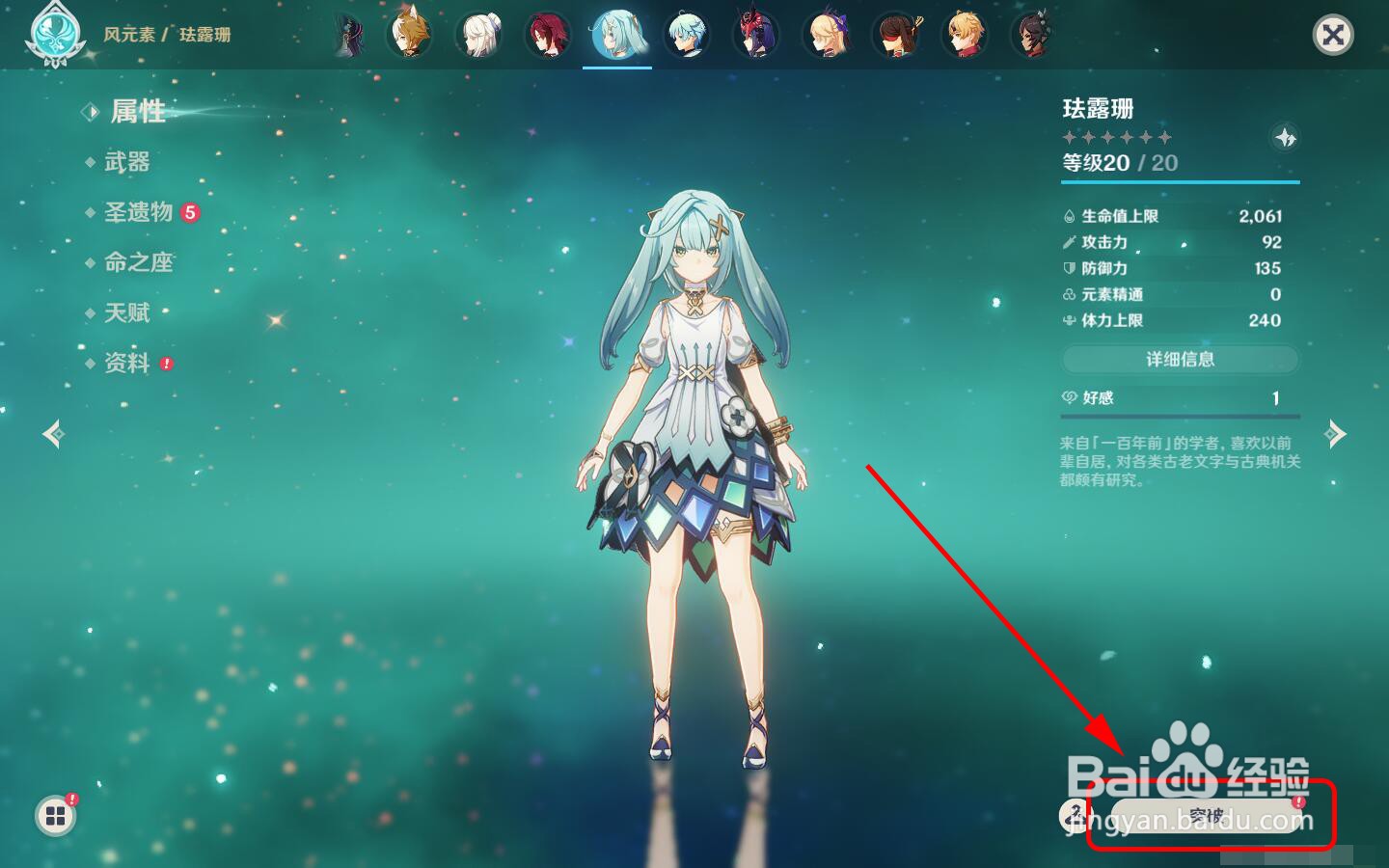Click the level progress bar under 等级20/20
The image size is (1389, 868).
click(1179, 179)
